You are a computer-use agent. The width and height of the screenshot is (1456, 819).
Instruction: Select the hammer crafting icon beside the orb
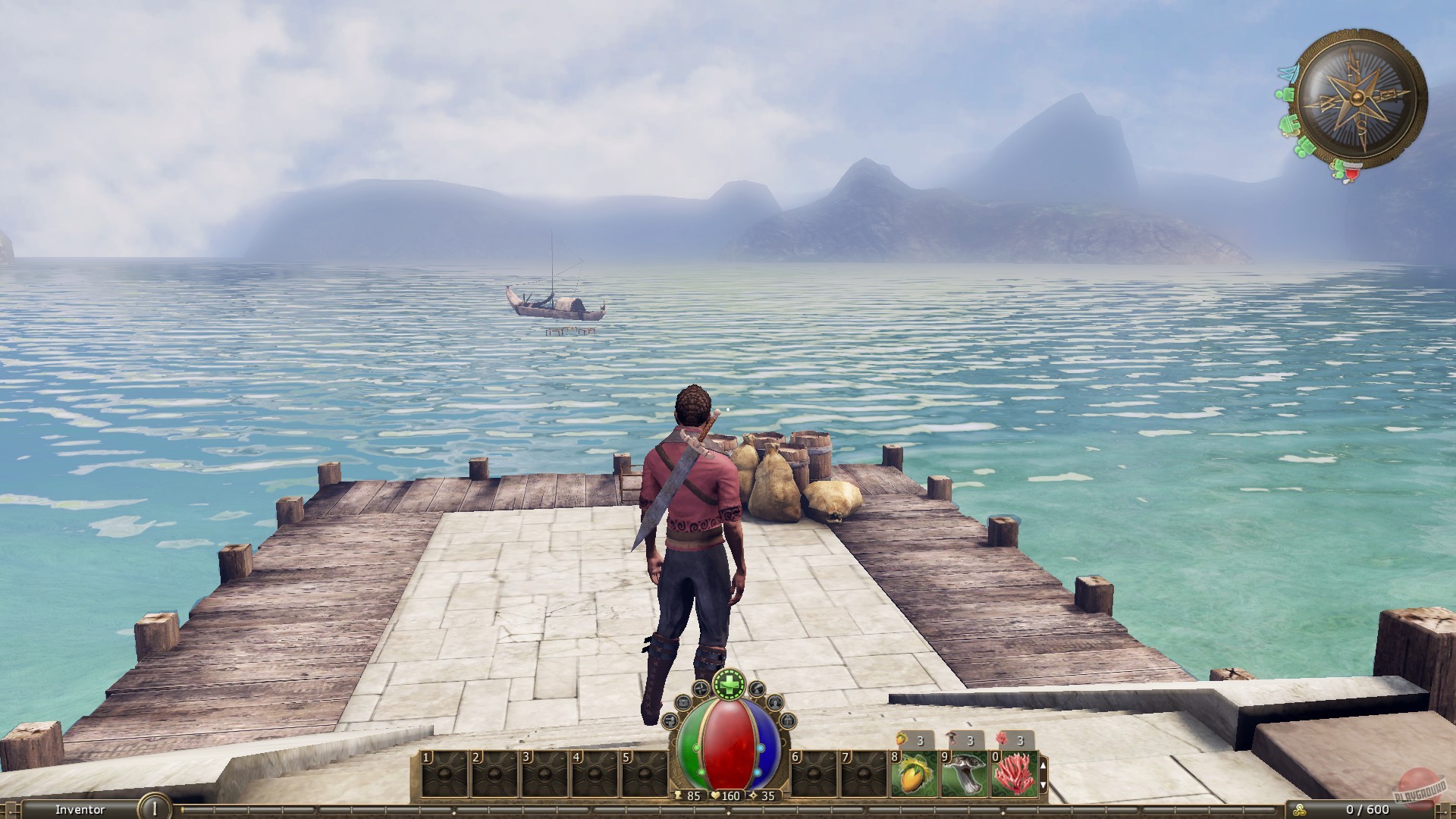(670, 720)
